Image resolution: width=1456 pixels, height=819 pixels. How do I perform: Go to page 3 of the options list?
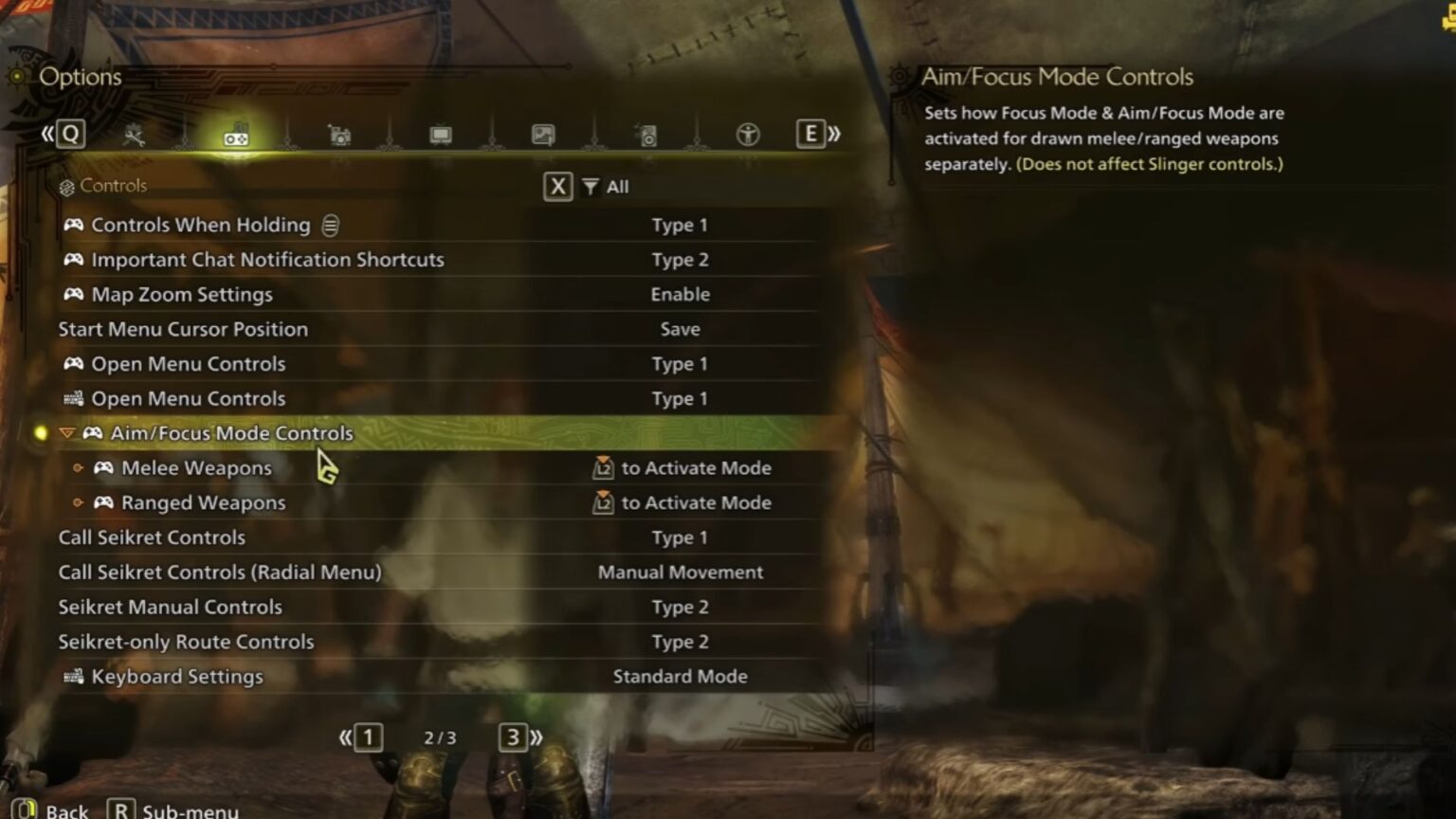[x=513, y=737]
